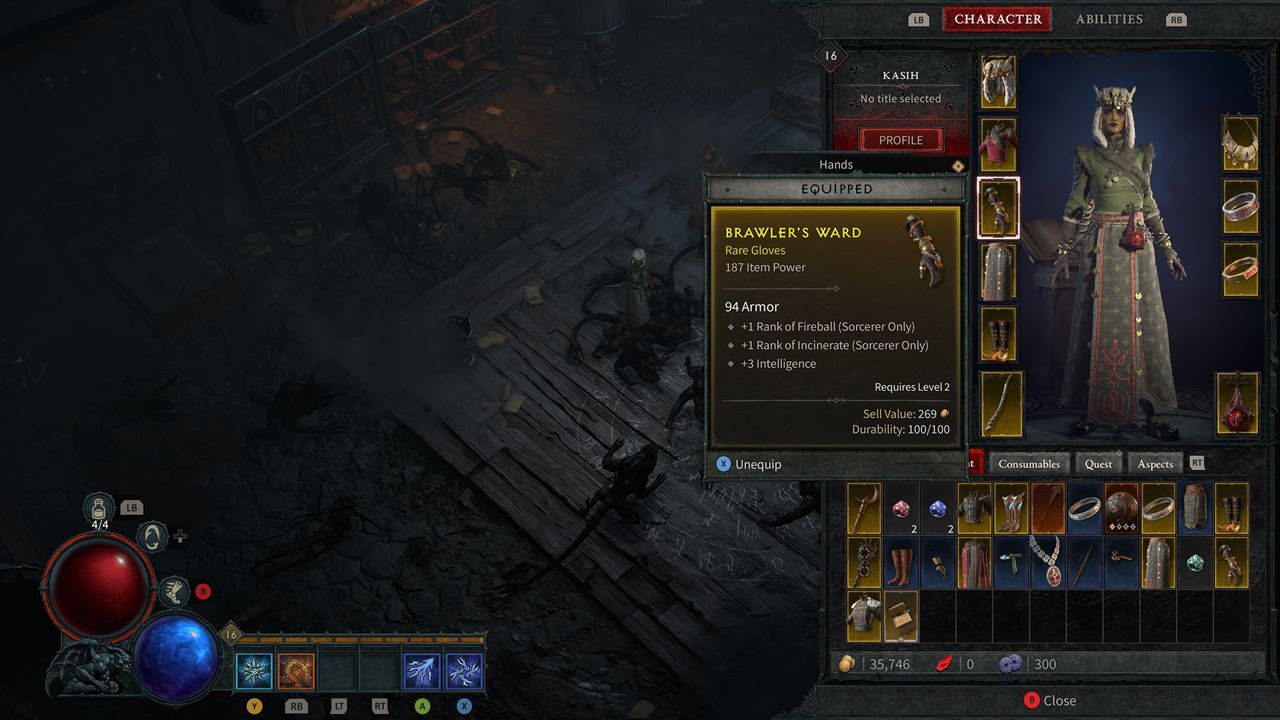Open the Consumables inventory tab
1280x720 pixels.
point(1029,464)
